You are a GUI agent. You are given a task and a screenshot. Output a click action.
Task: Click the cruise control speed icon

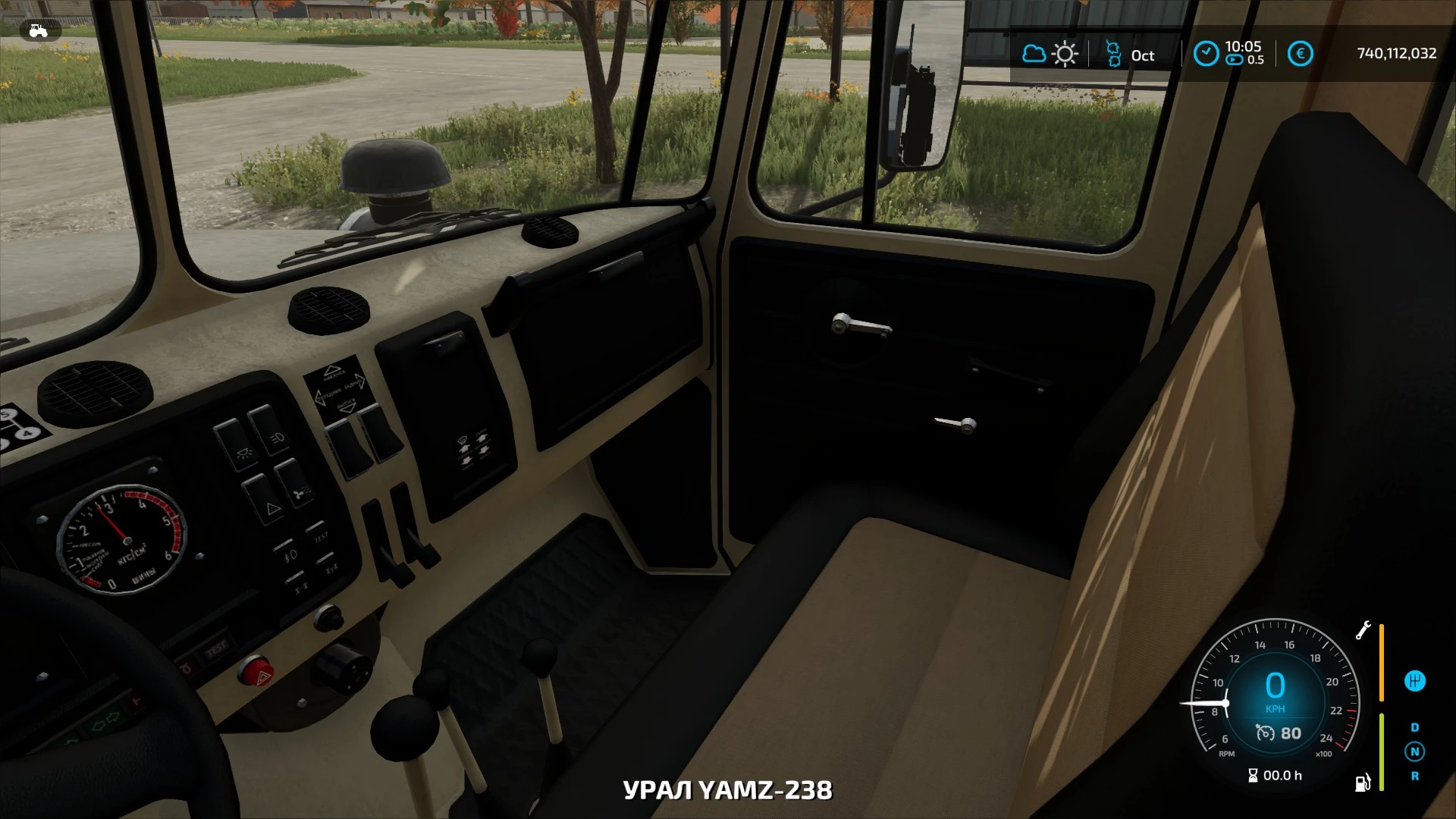tap(1265, 733)
